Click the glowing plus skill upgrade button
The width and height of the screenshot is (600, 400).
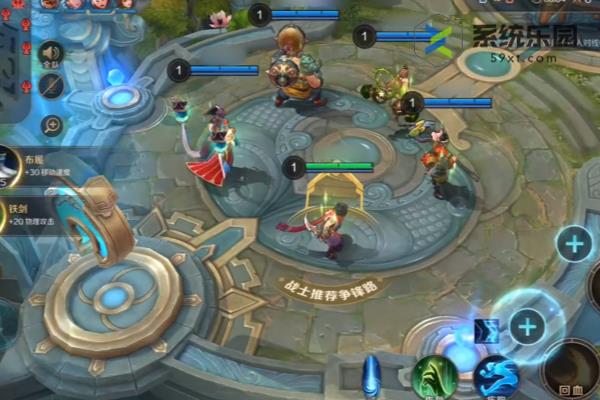(527, 325)
